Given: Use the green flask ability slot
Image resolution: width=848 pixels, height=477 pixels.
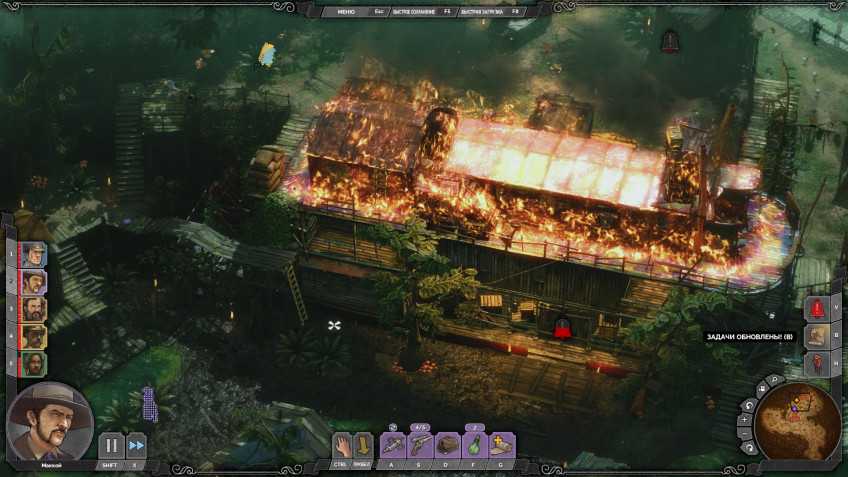Looking at the screenshot, I should [475, 444].
